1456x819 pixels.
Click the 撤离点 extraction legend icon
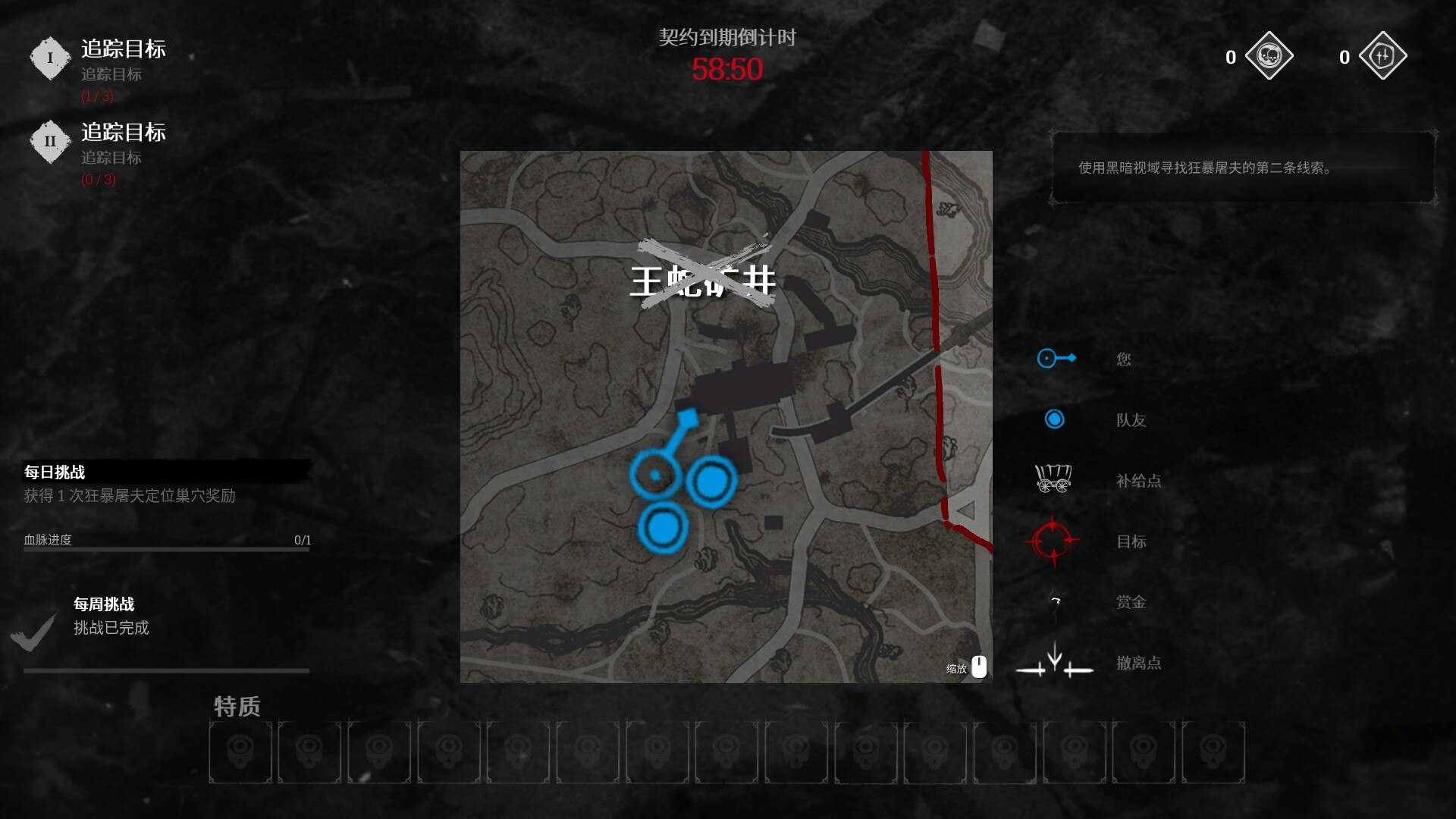(x=1054, y=661)
